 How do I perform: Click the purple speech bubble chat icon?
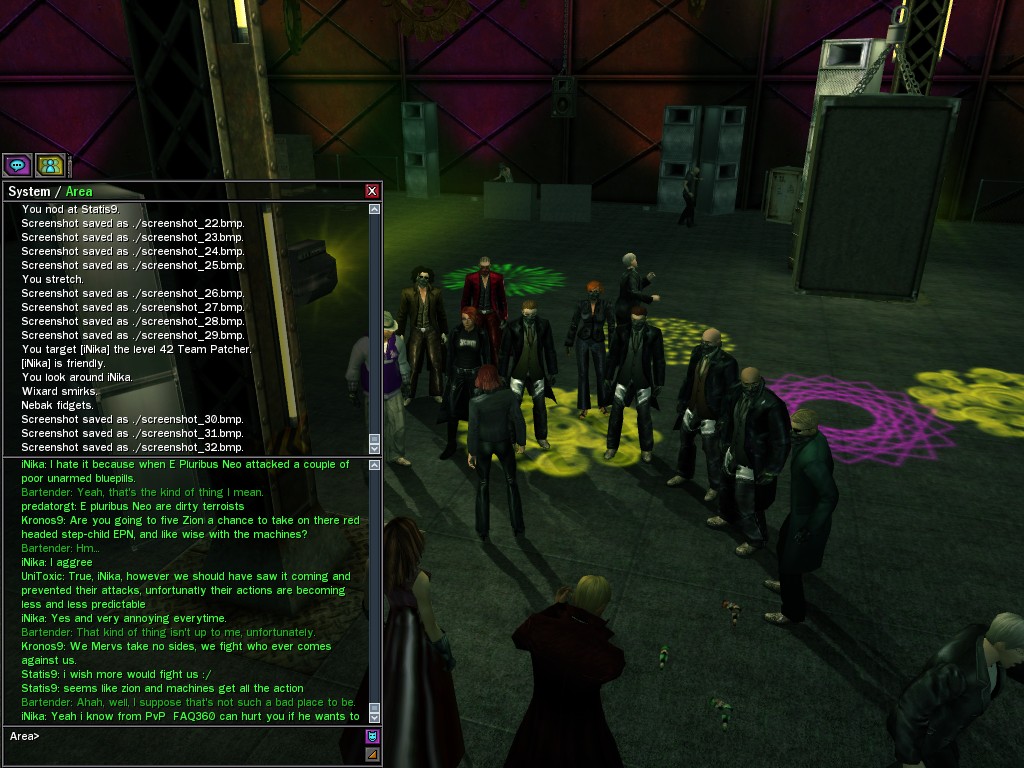click(x=17, y=165)
